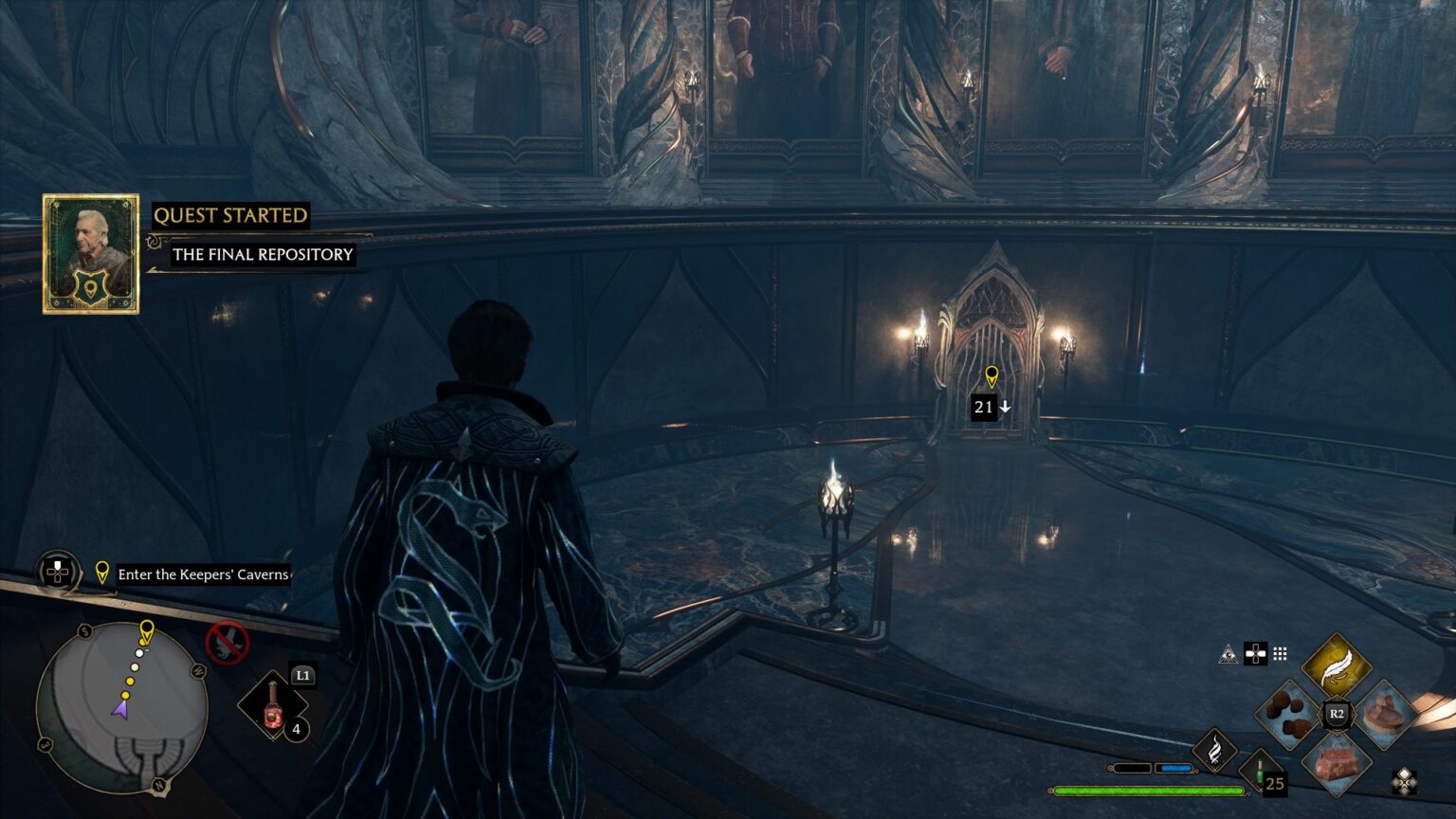Click the ancient magic flame icon
Screen dimensions: 1456x819
1214,751
